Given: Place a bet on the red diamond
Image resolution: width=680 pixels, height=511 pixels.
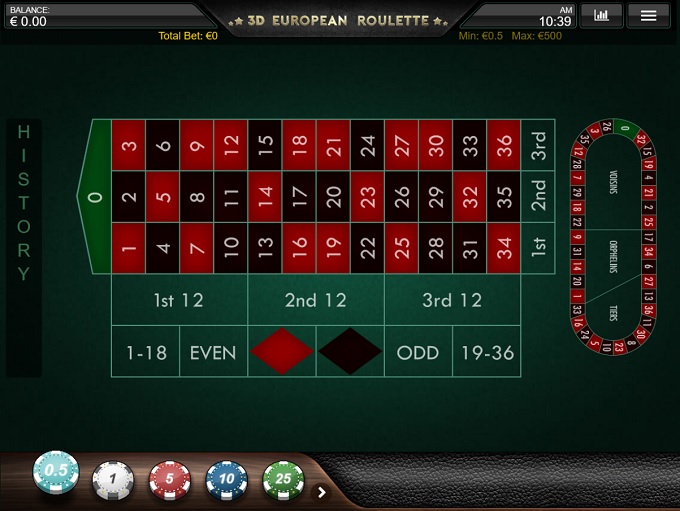Looking at the screenshot, I should 281,352.
